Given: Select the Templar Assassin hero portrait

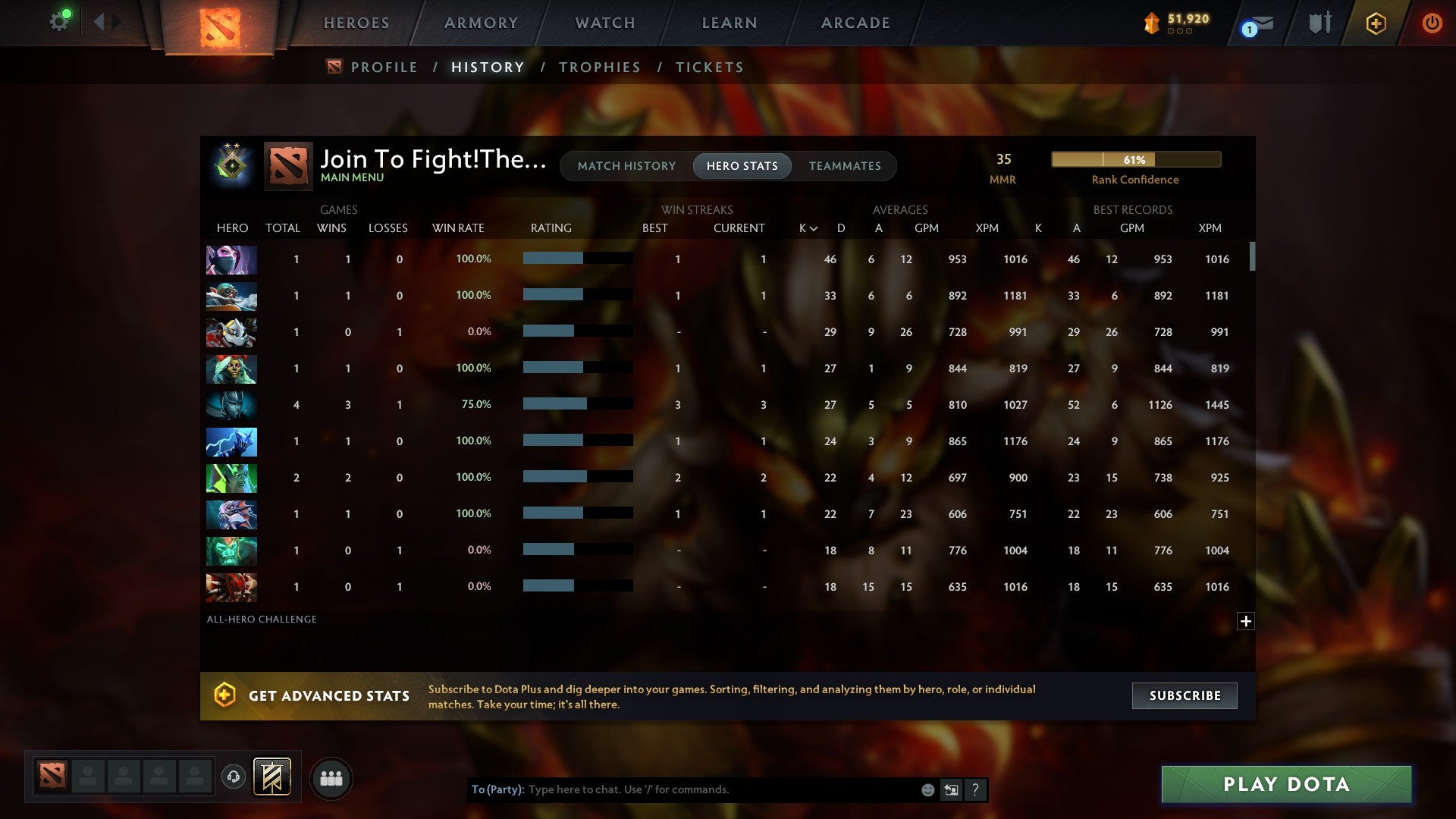Looking at the screenshot, I should click(x=231, y=259).
